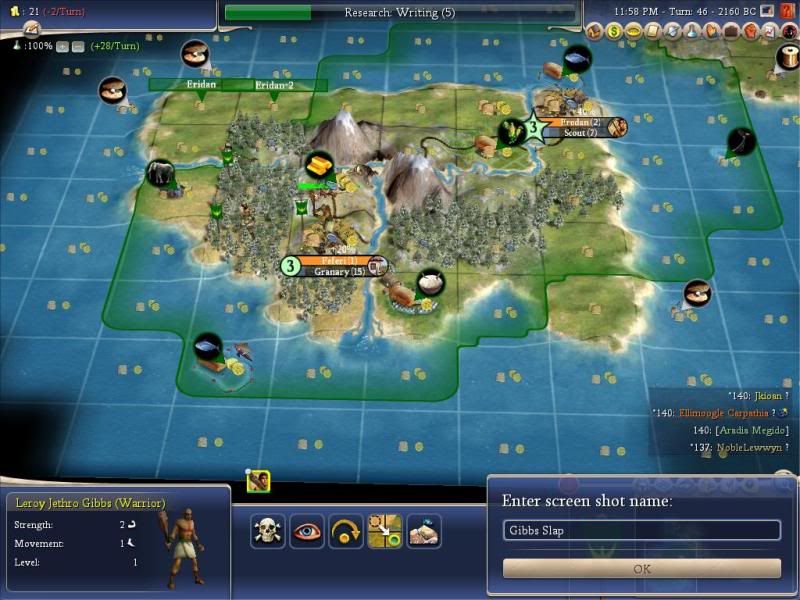Select the warrior unit portrait in the stack
800x600 pixels.
tap(258, 481)
